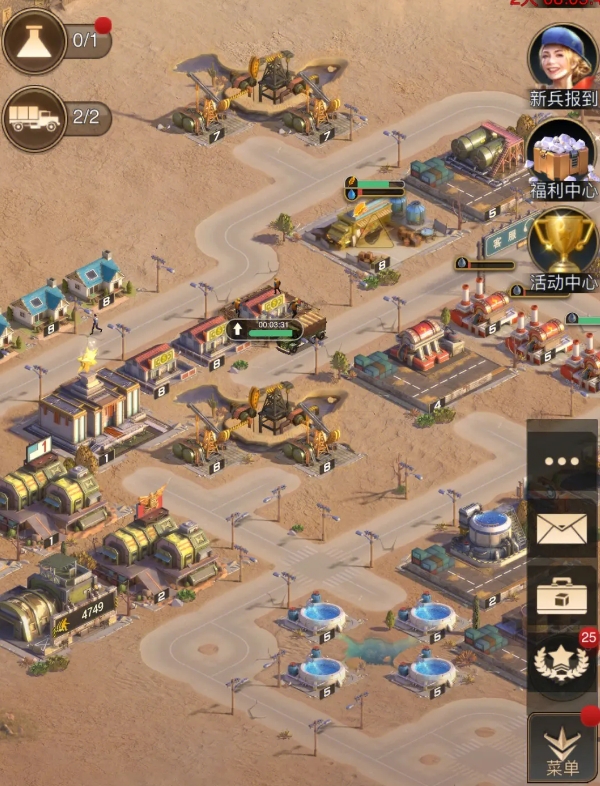Expand the three-dots more options button
This screenshot has width=600, height=786.
click(562, 461)
